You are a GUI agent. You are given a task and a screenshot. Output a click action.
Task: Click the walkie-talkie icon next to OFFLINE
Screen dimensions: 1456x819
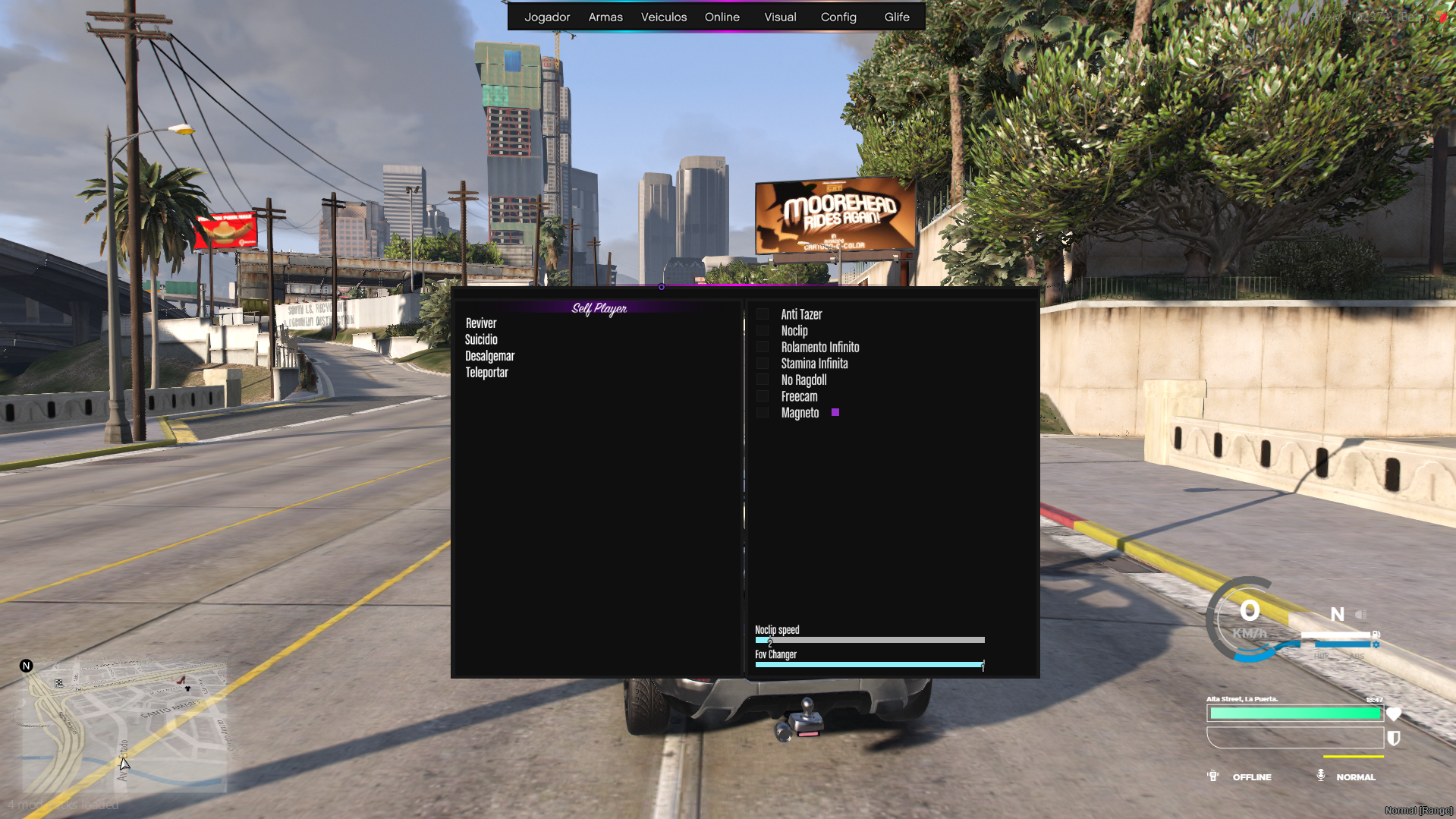pos(1212,776)
